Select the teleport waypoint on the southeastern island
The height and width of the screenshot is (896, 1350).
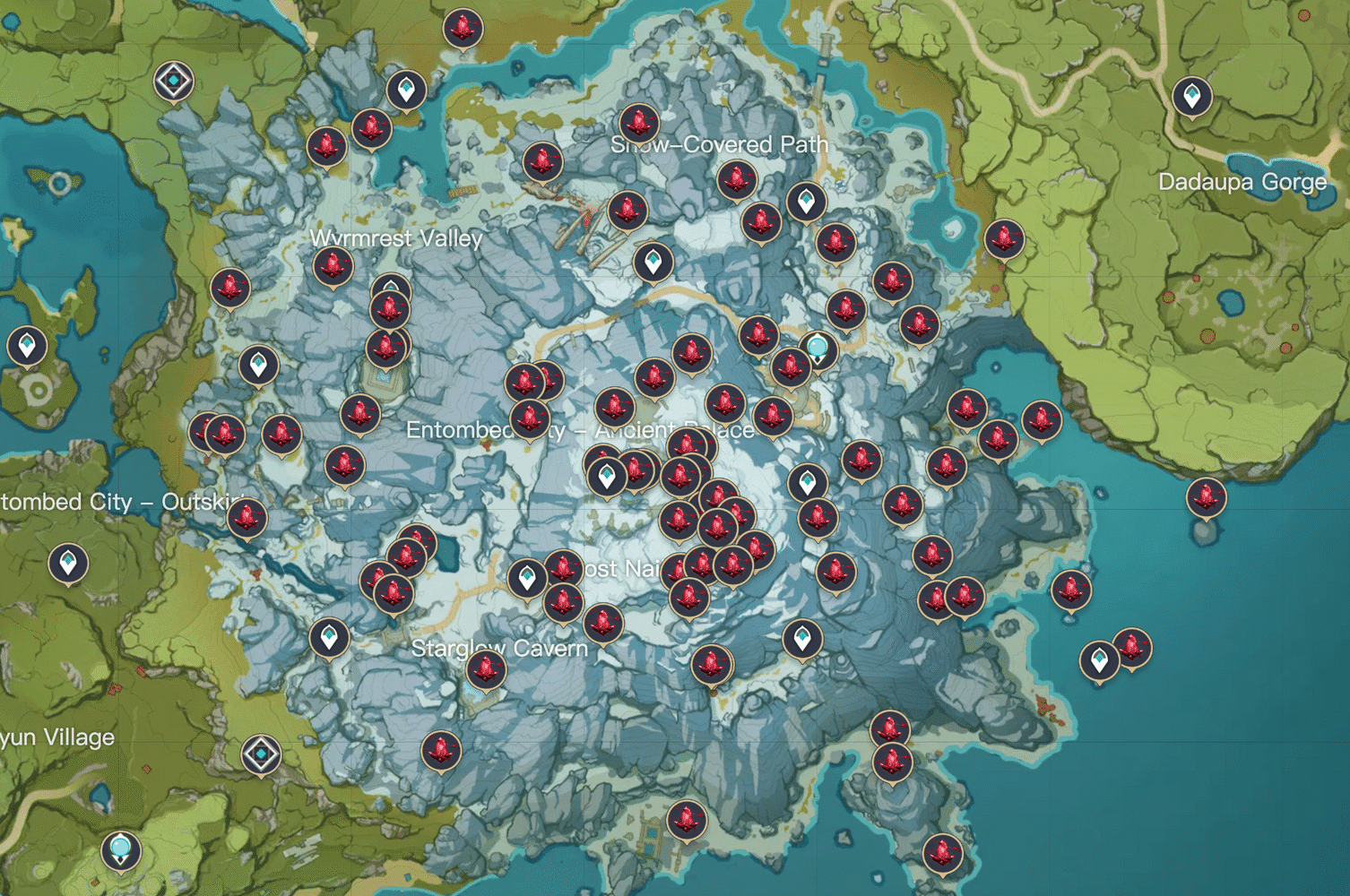click(x=1097, y=661)
